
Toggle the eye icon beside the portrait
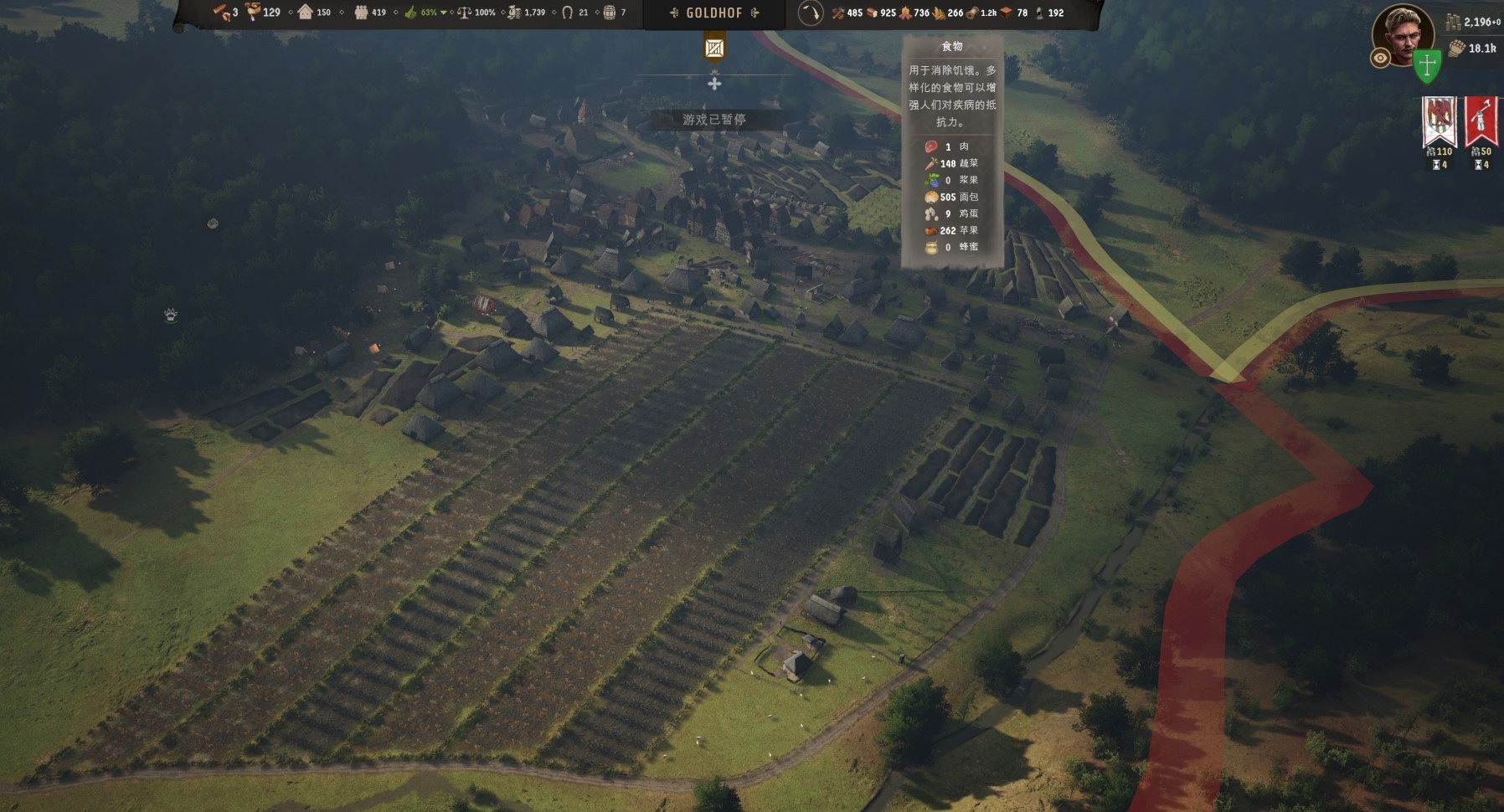[x=1380, y=58]
